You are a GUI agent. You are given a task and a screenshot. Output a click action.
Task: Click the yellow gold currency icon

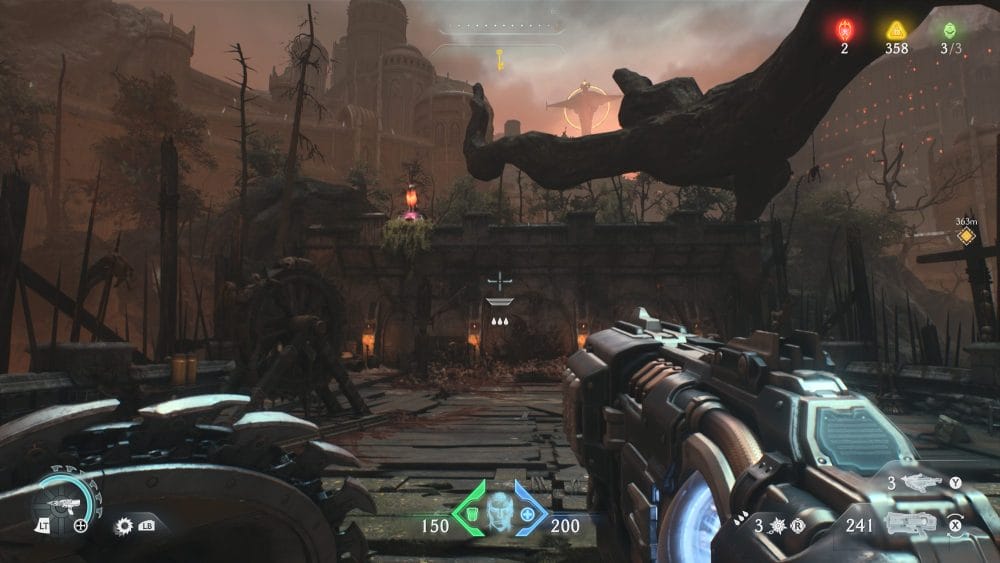click(896, 30)
